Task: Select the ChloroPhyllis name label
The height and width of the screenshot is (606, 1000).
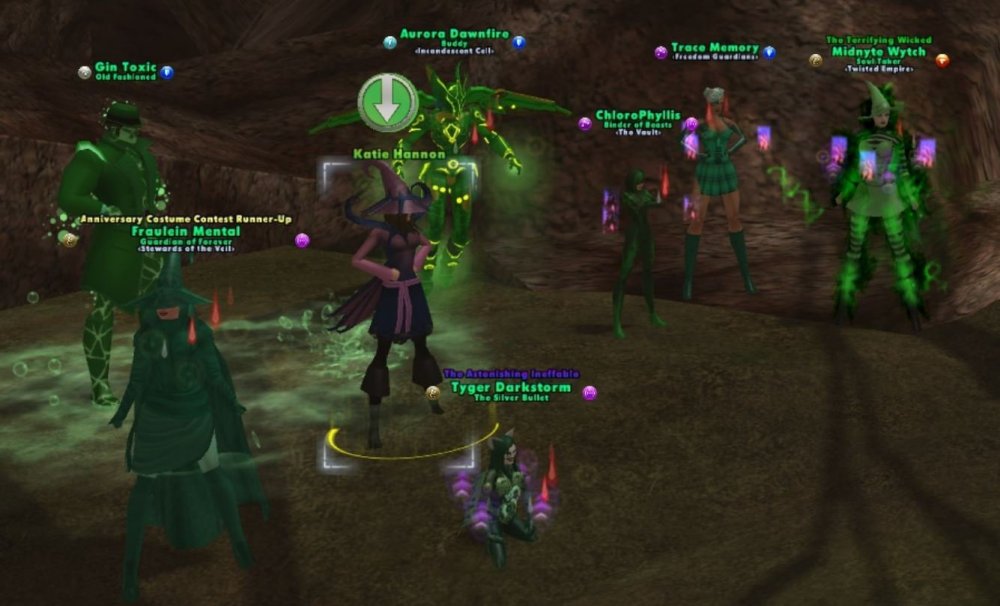Action: coord(638,116)
